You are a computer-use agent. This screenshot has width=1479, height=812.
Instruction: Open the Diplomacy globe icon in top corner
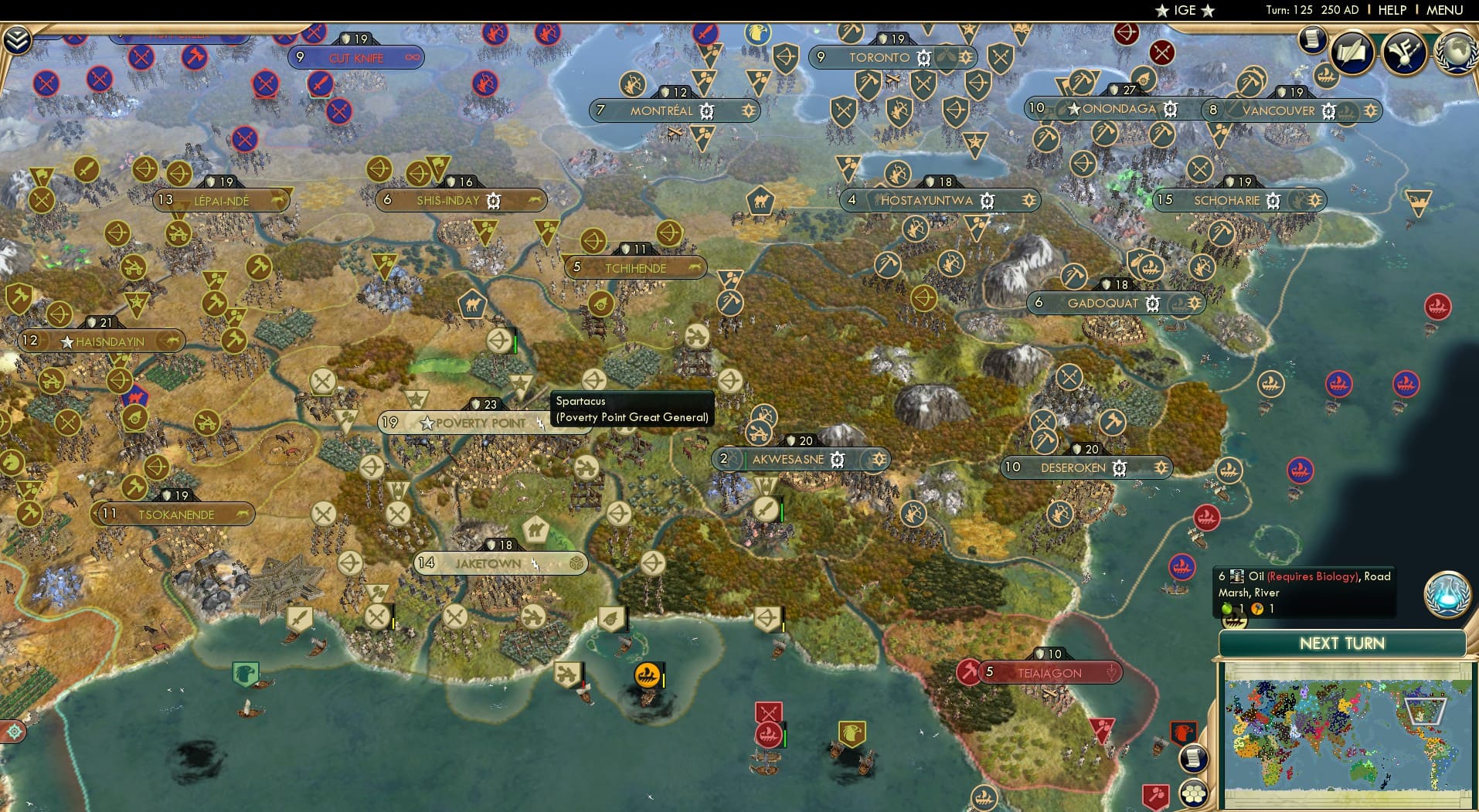point(1457,53)
